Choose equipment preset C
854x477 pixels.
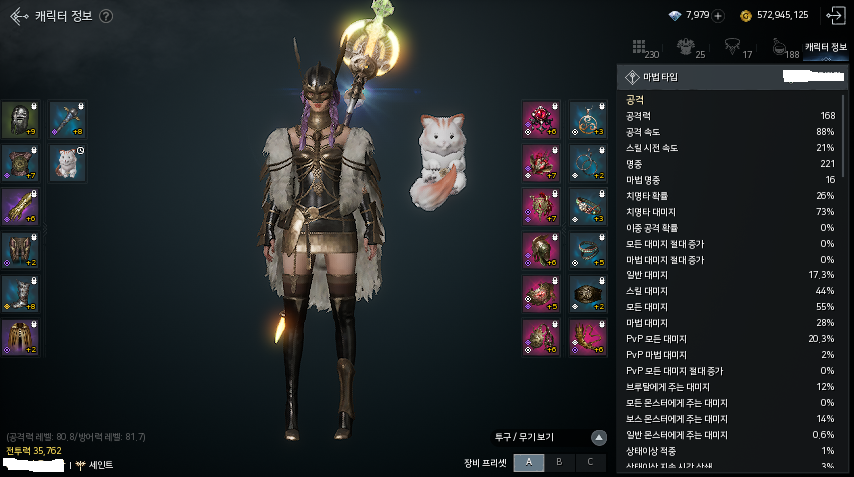tap(590, 462)
